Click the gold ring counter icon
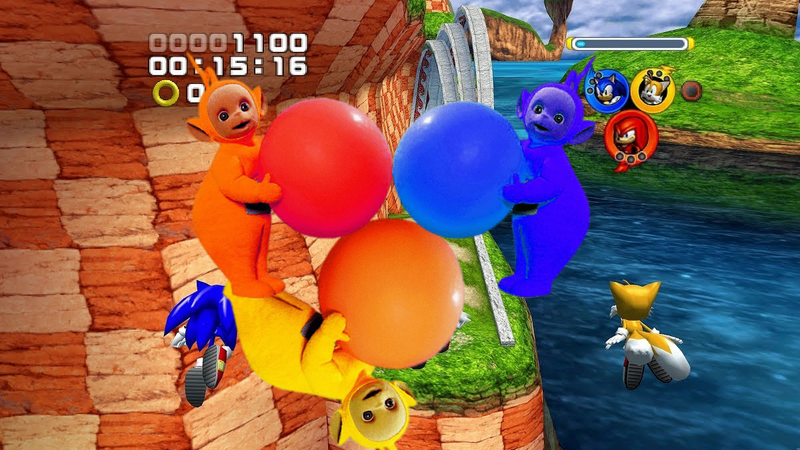 166,93
